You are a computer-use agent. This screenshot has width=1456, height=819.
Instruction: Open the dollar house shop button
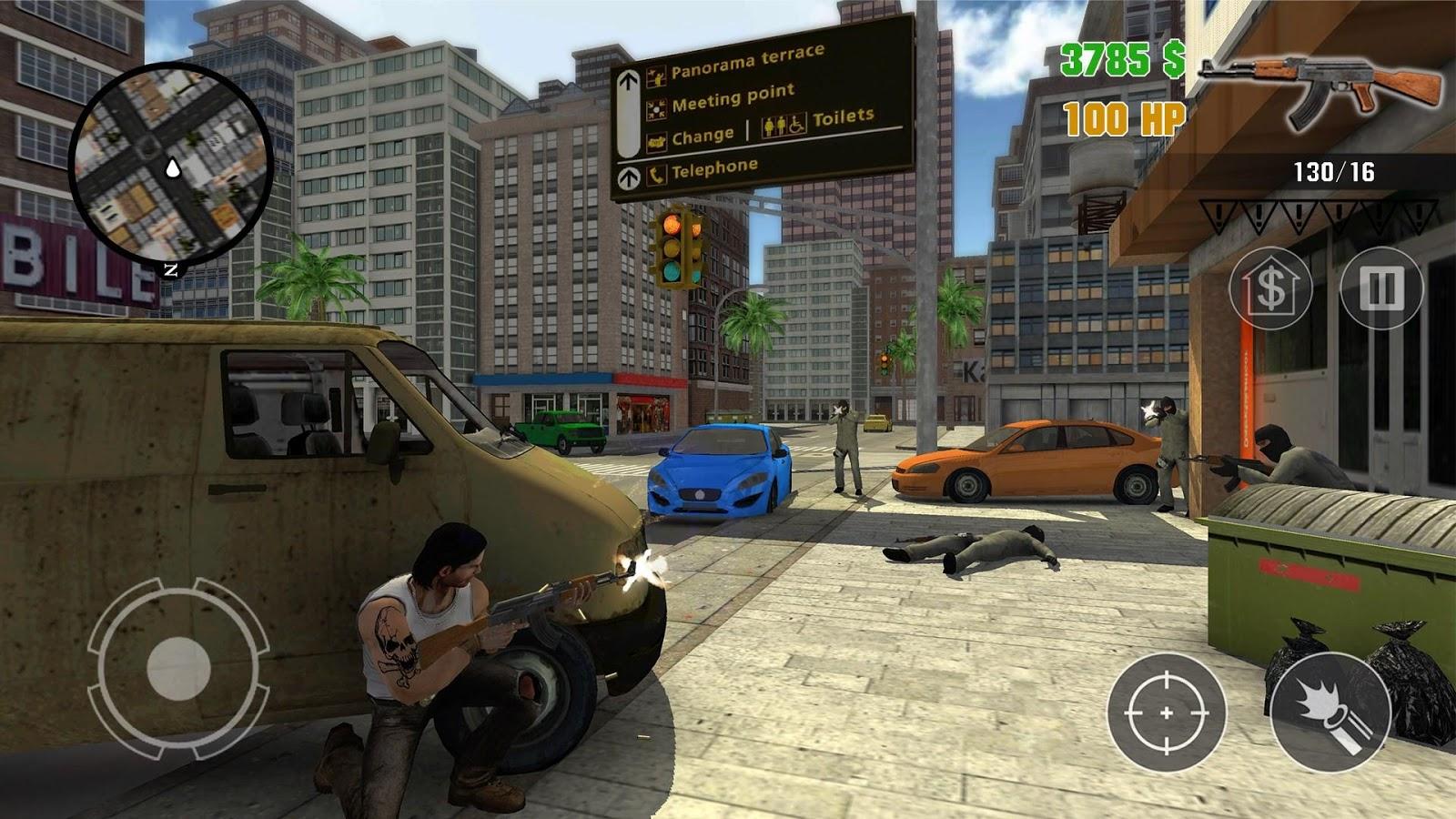click(x=1270, y=288)
